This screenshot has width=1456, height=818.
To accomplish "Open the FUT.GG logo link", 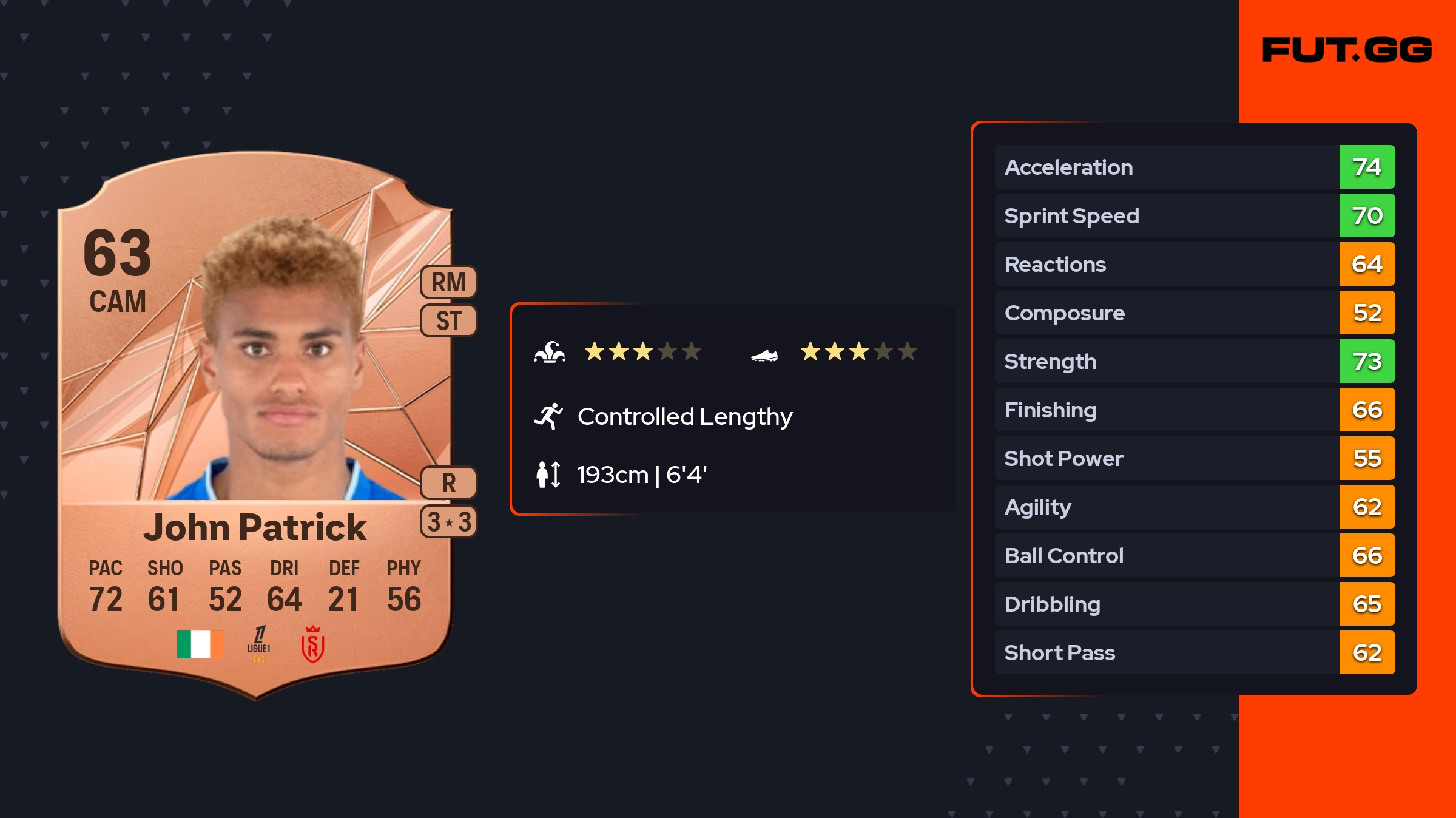I will (x=1347, y=50).
